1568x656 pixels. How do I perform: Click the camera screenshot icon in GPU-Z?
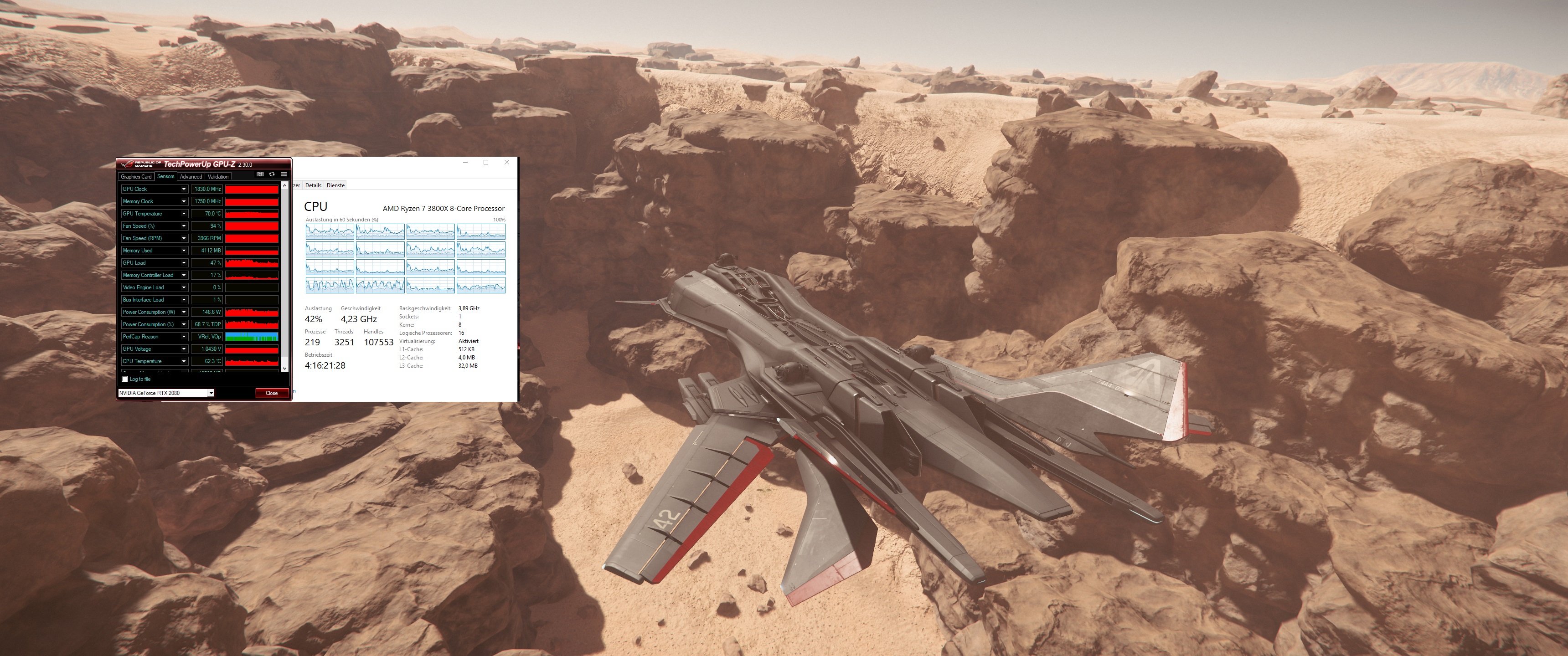tap(260, 174)
